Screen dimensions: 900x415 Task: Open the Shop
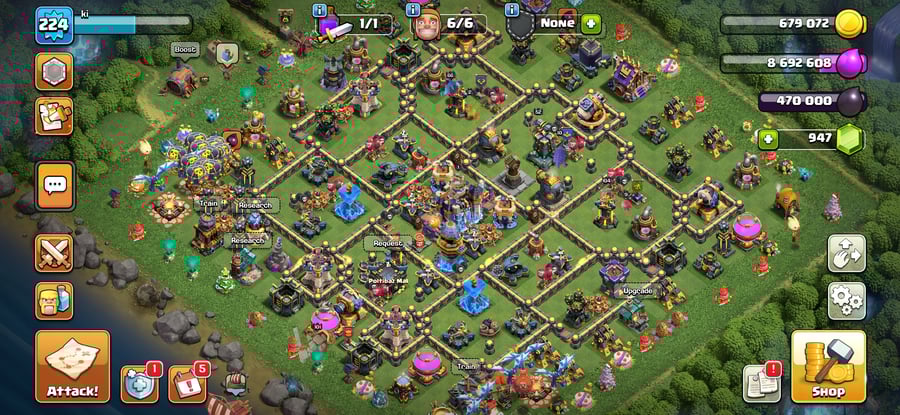click(x=828, y=366)
